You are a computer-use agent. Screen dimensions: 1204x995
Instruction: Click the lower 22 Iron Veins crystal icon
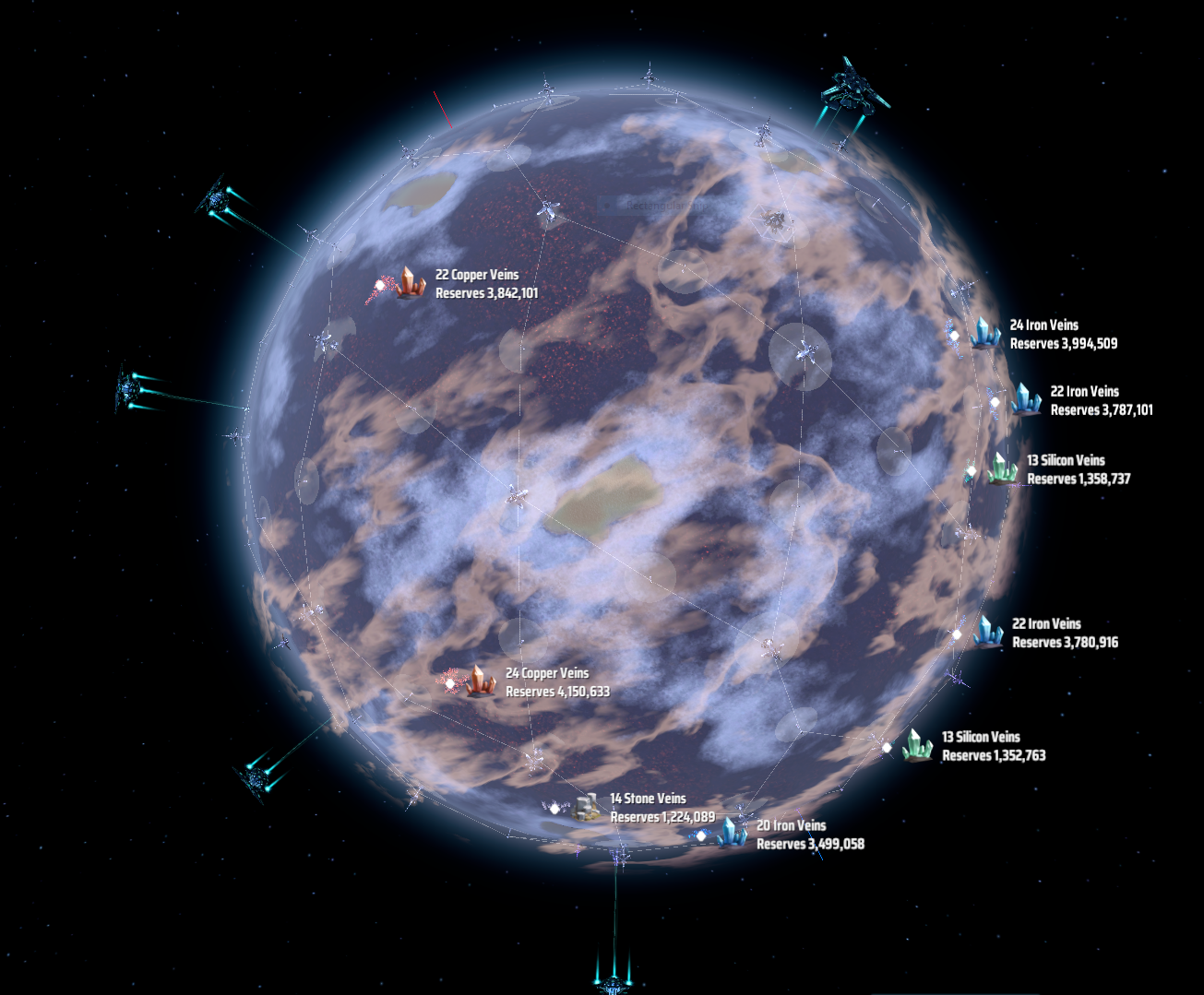pyautogui.click(x=990, y=633)
